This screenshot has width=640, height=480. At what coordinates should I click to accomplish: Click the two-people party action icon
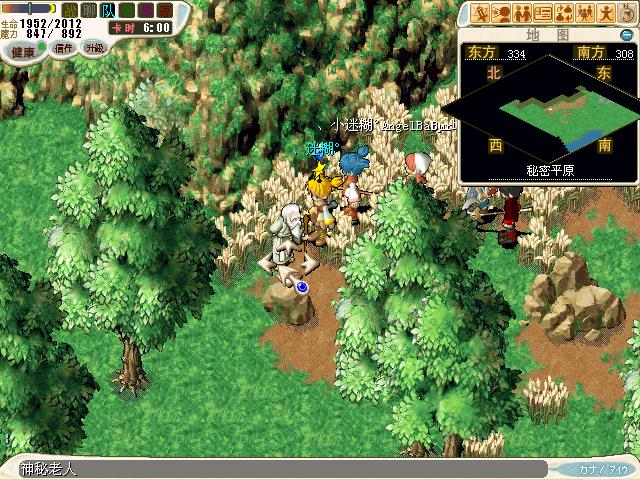(x=522, y=13)
